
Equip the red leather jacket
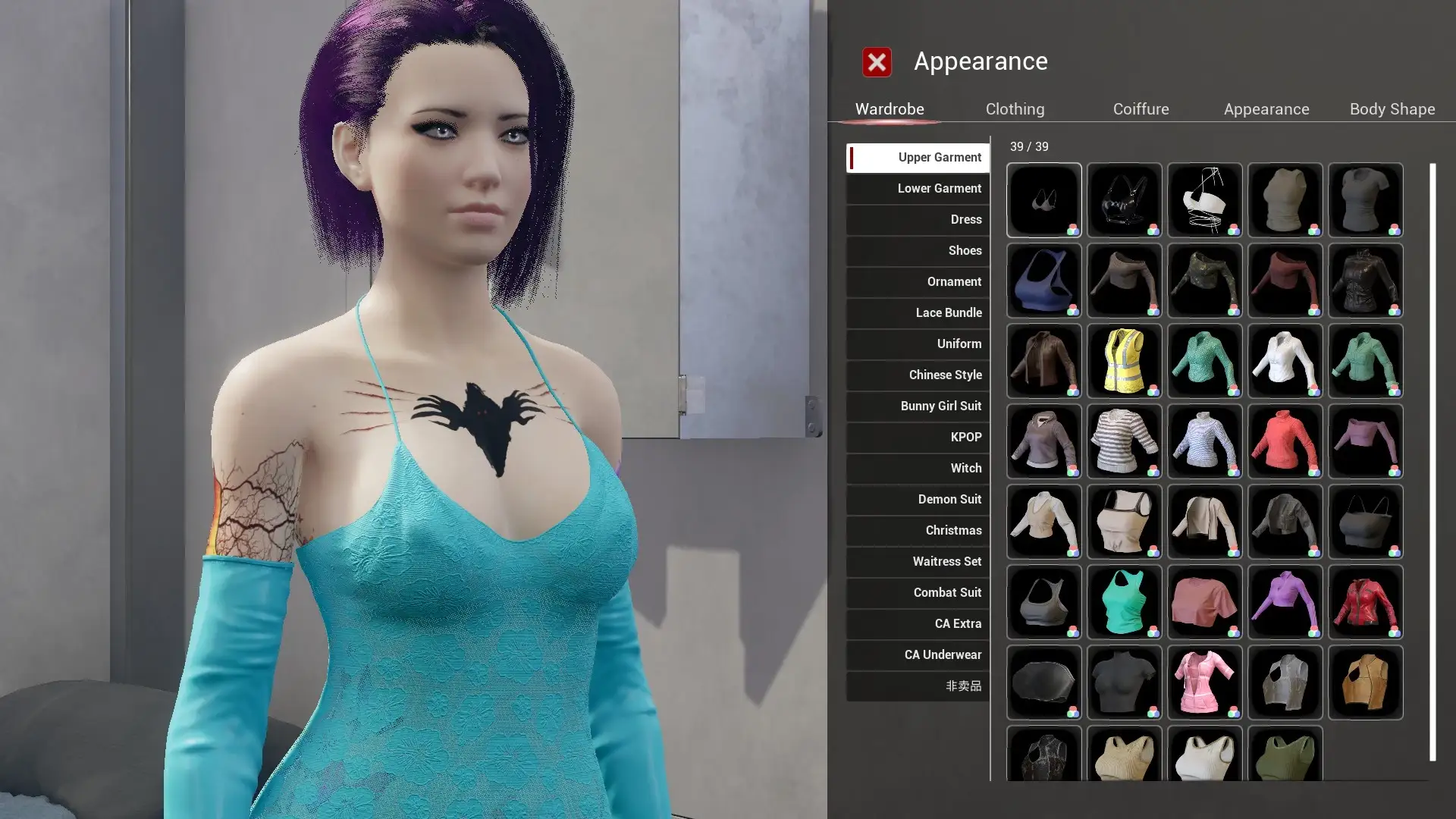(1365, 602)
